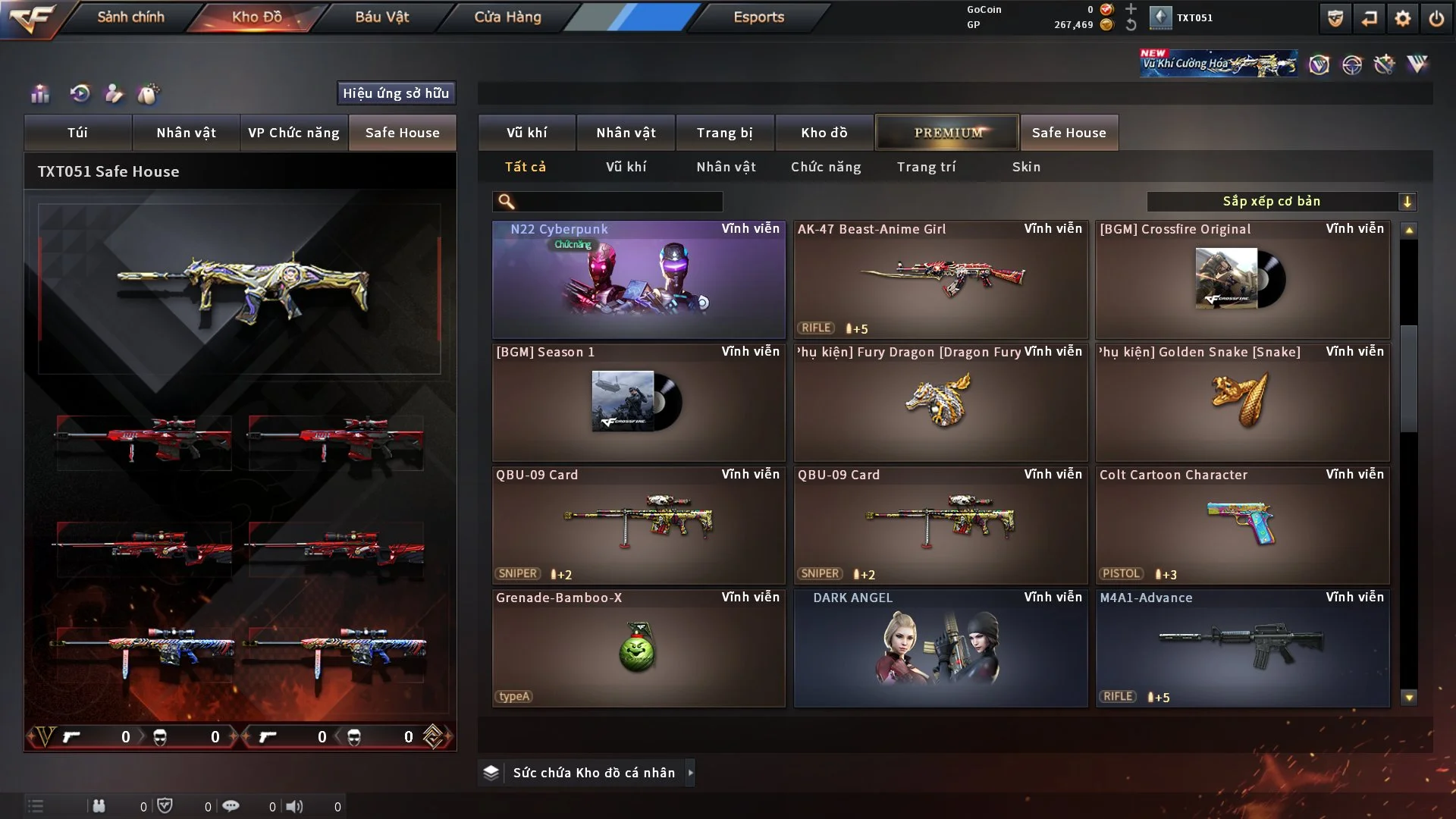This screenshot has height=819, width=1456.
Task: Go to the Báu Vật section
Action: [381, 17]
